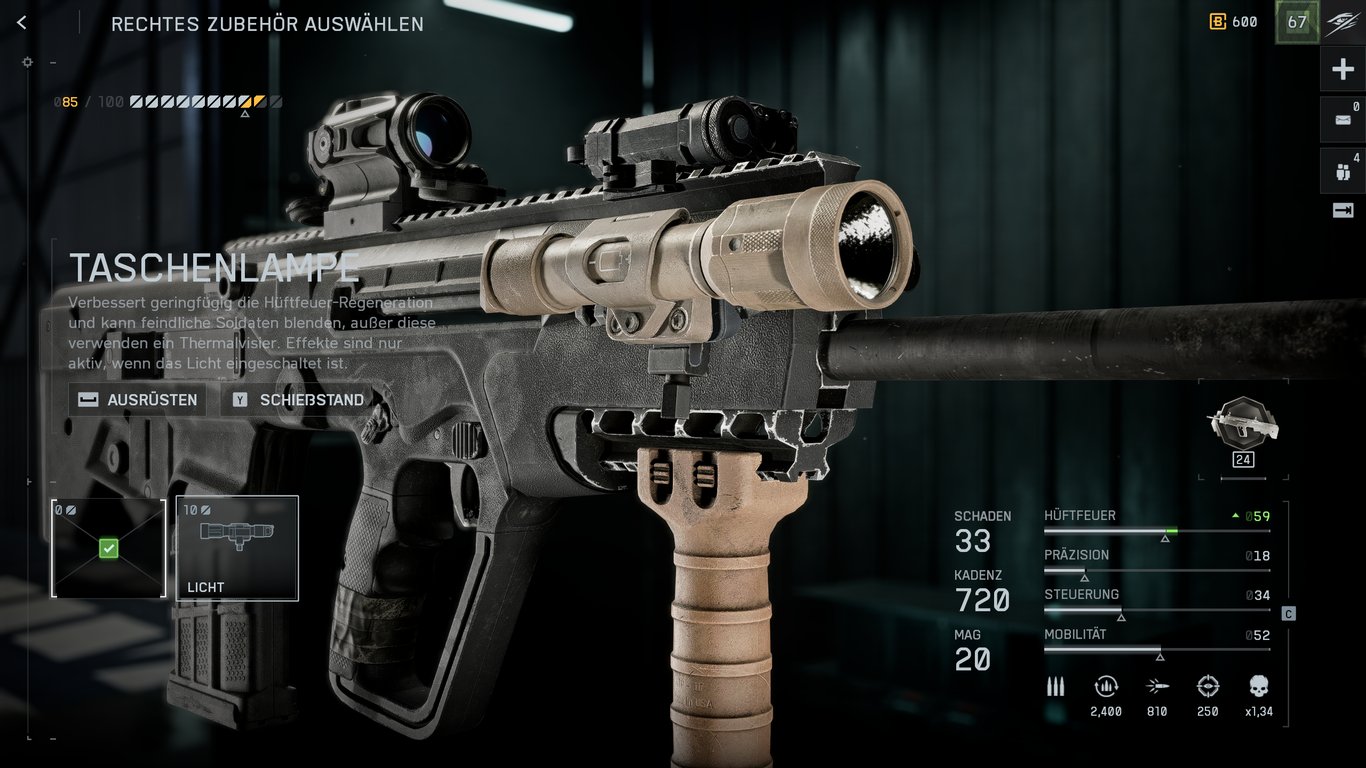Click the muzzle velocity bullet icon
The image size is (1366, 768).
coord(1158,687)
